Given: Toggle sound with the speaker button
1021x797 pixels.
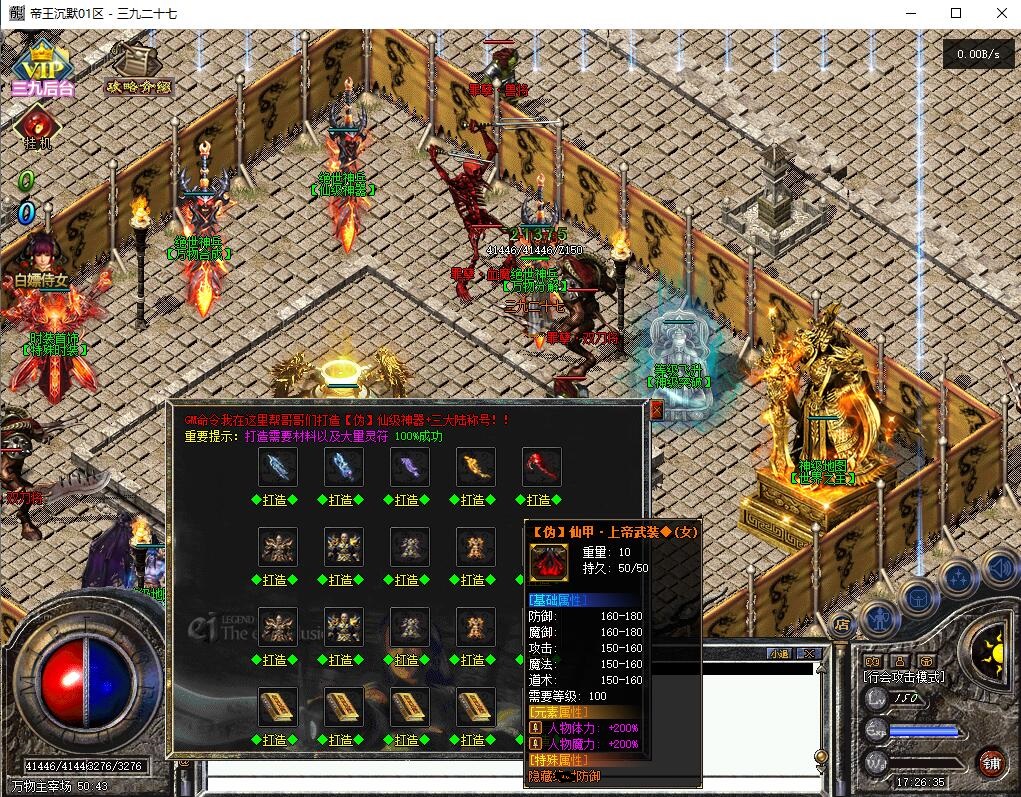Looking at the screenshot, I should [x=999, y=568].
